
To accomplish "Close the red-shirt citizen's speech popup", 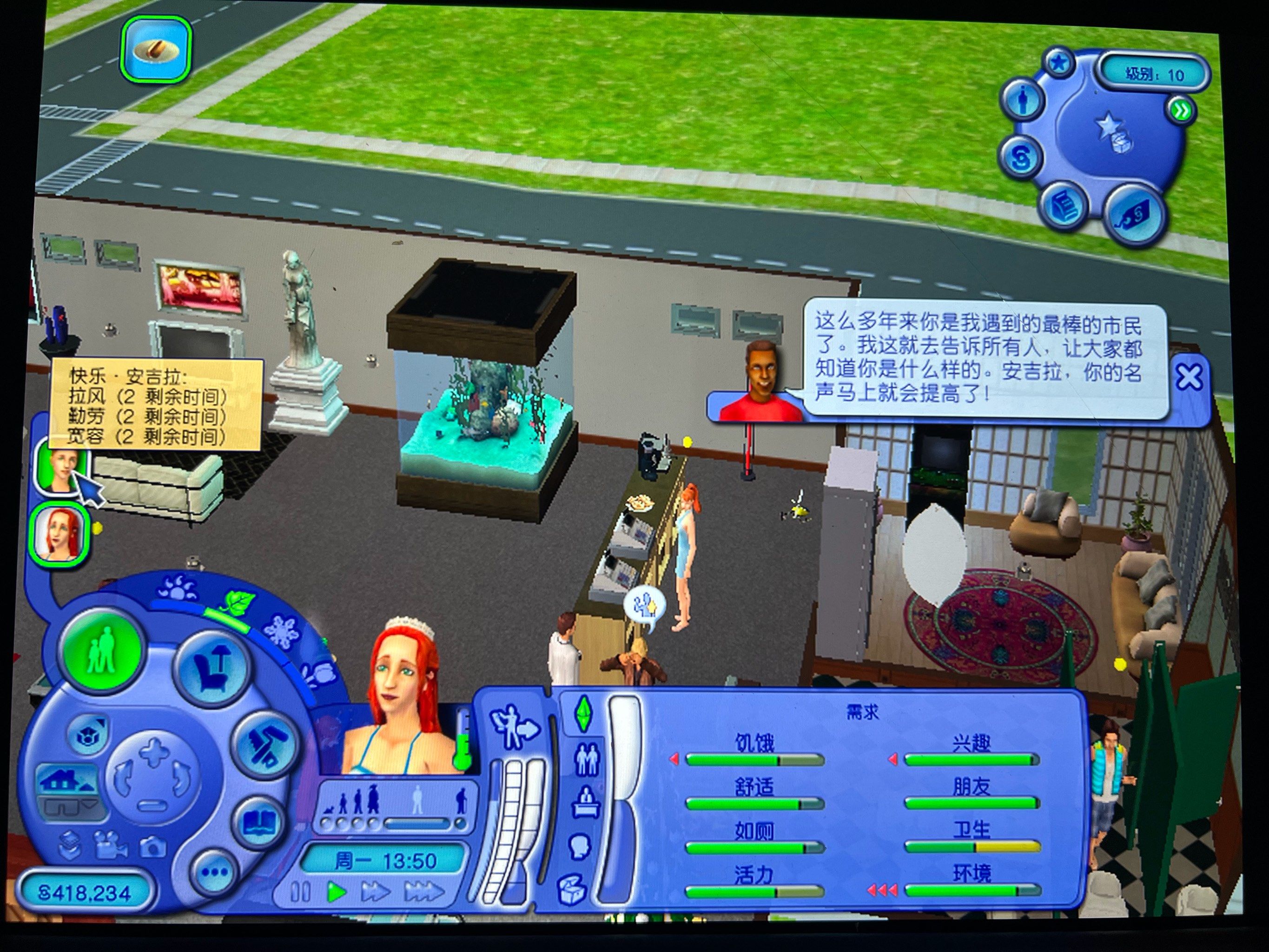I will coord(1189,377).
